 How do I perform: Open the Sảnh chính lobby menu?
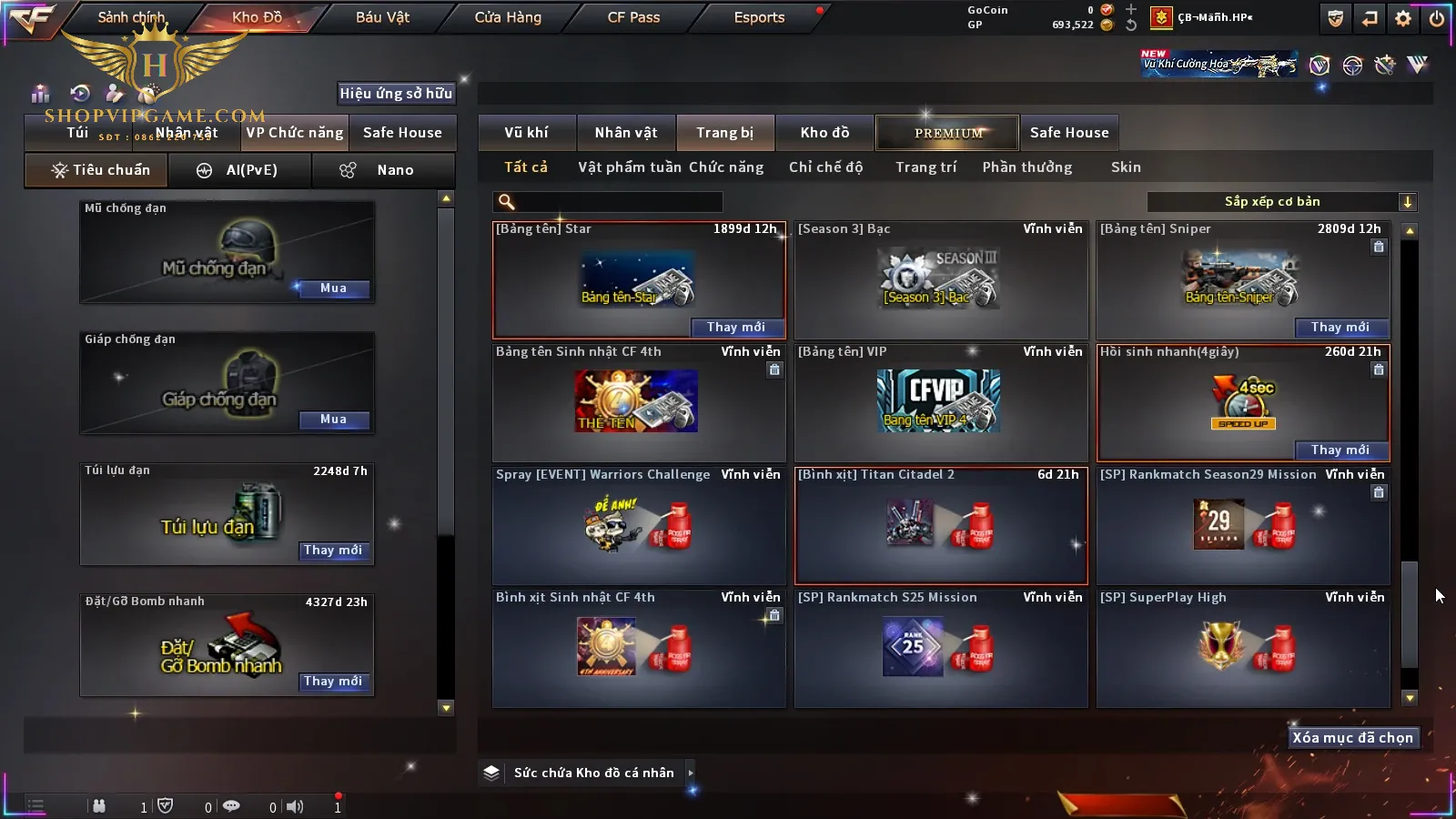(x=132, y=17)
